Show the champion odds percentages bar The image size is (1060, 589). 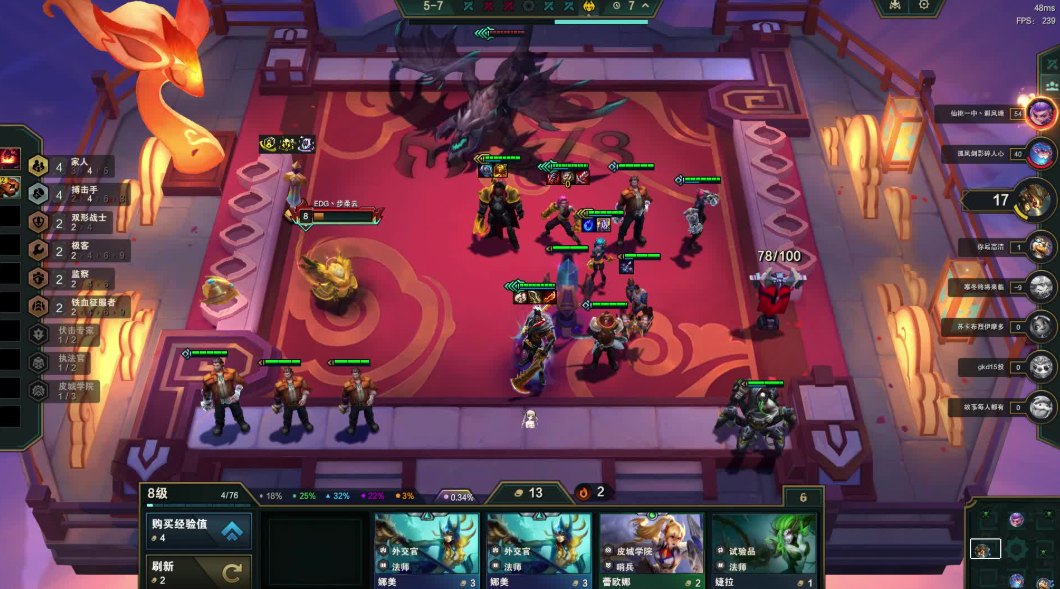[337, 495]
